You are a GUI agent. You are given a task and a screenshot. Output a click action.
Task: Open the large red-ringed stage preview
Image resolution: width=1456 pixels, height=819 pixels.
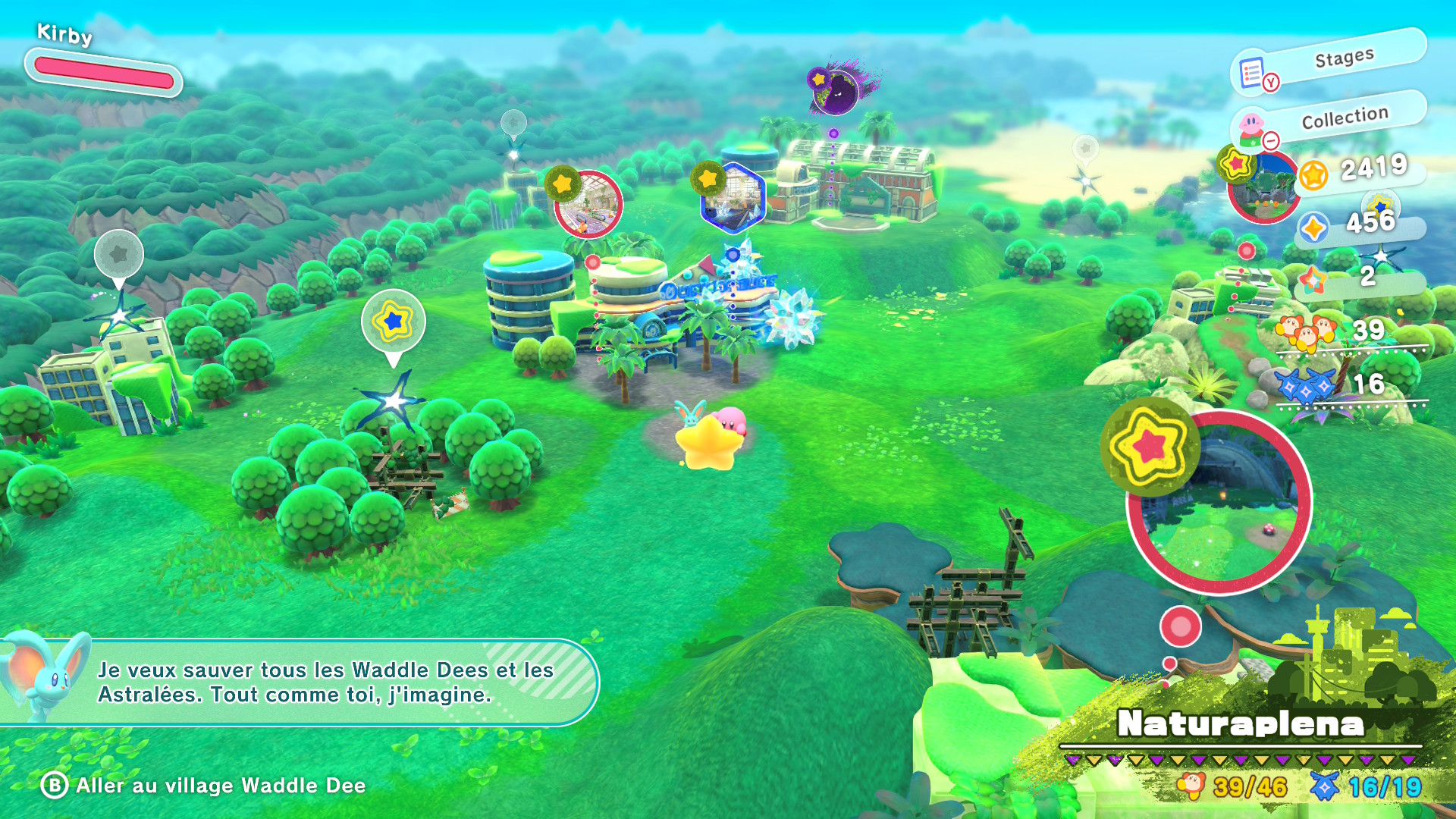click(x=1219, y=502)
